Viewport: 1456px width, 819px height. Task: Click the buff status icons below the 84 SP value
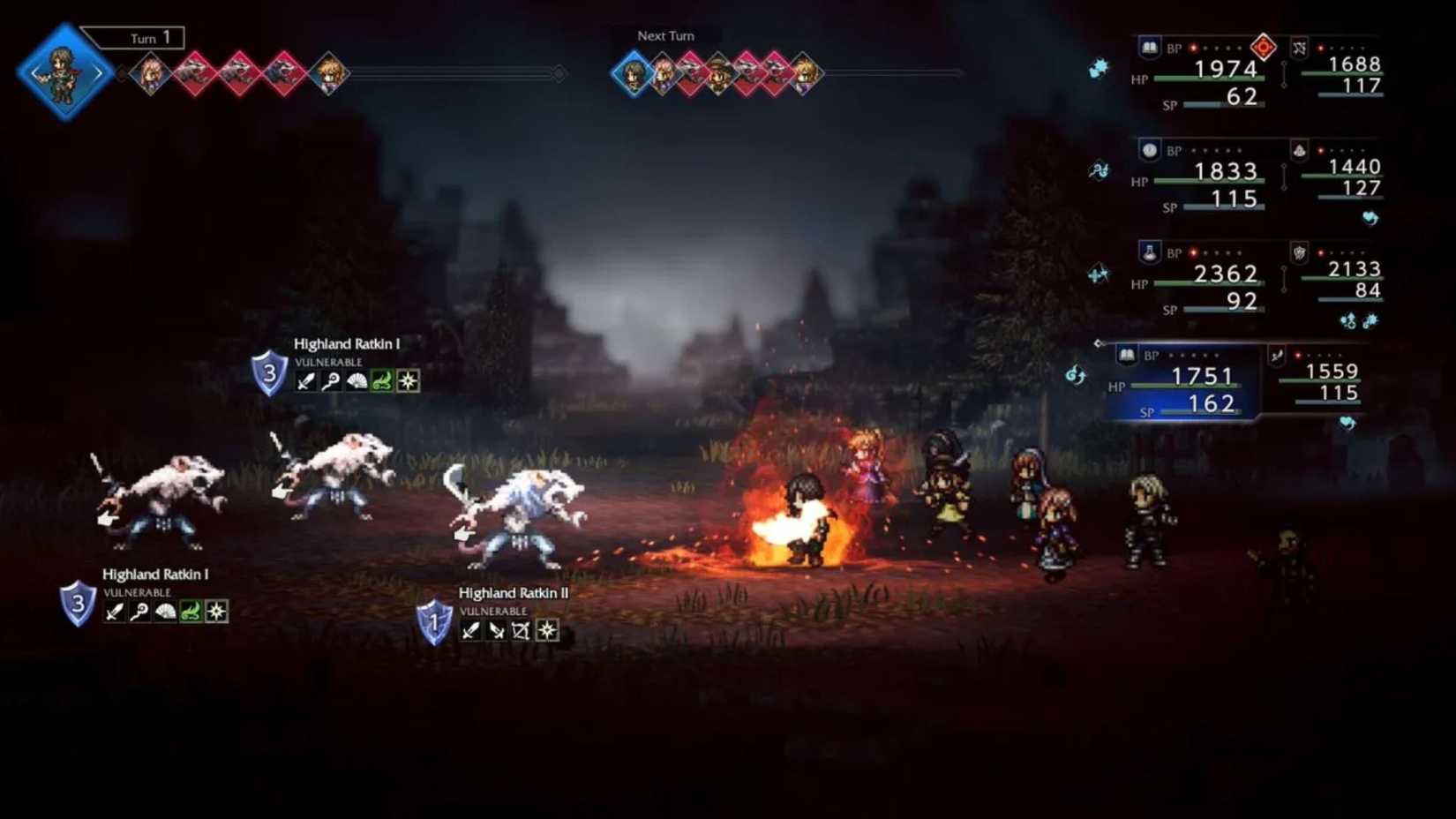(1358, 318)
